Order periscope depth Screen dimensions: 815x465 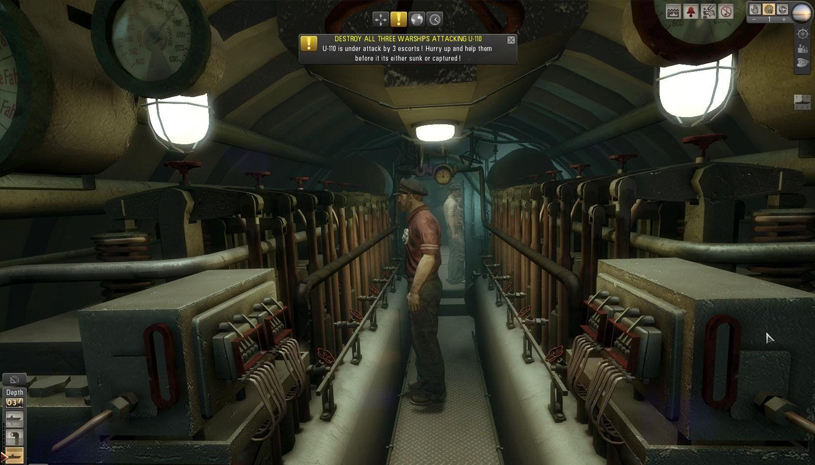pyautogui.click(x=14, y=438)
